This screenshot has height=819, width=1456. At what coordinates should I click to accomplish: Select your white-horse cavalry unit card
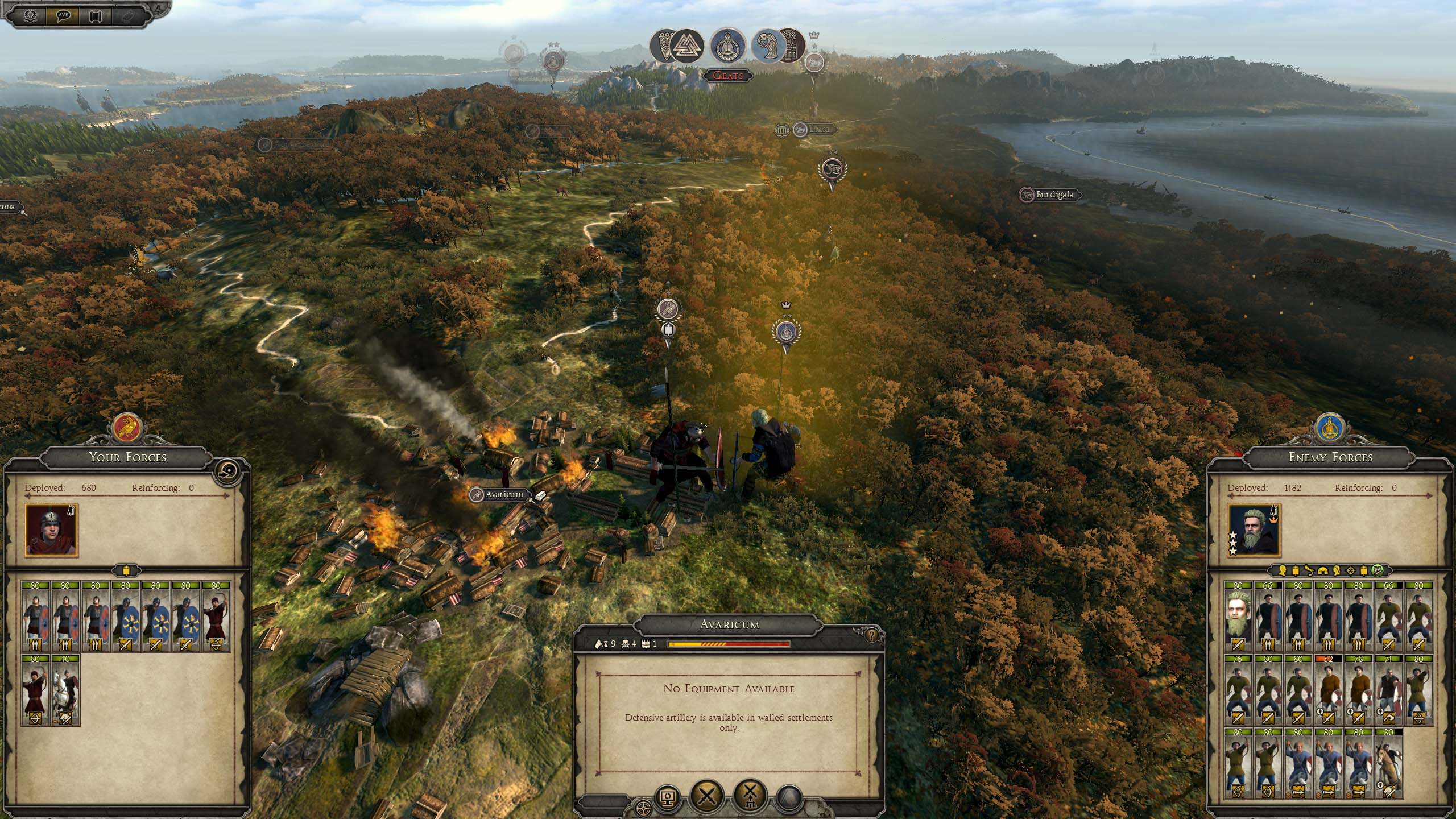[65, 690]
